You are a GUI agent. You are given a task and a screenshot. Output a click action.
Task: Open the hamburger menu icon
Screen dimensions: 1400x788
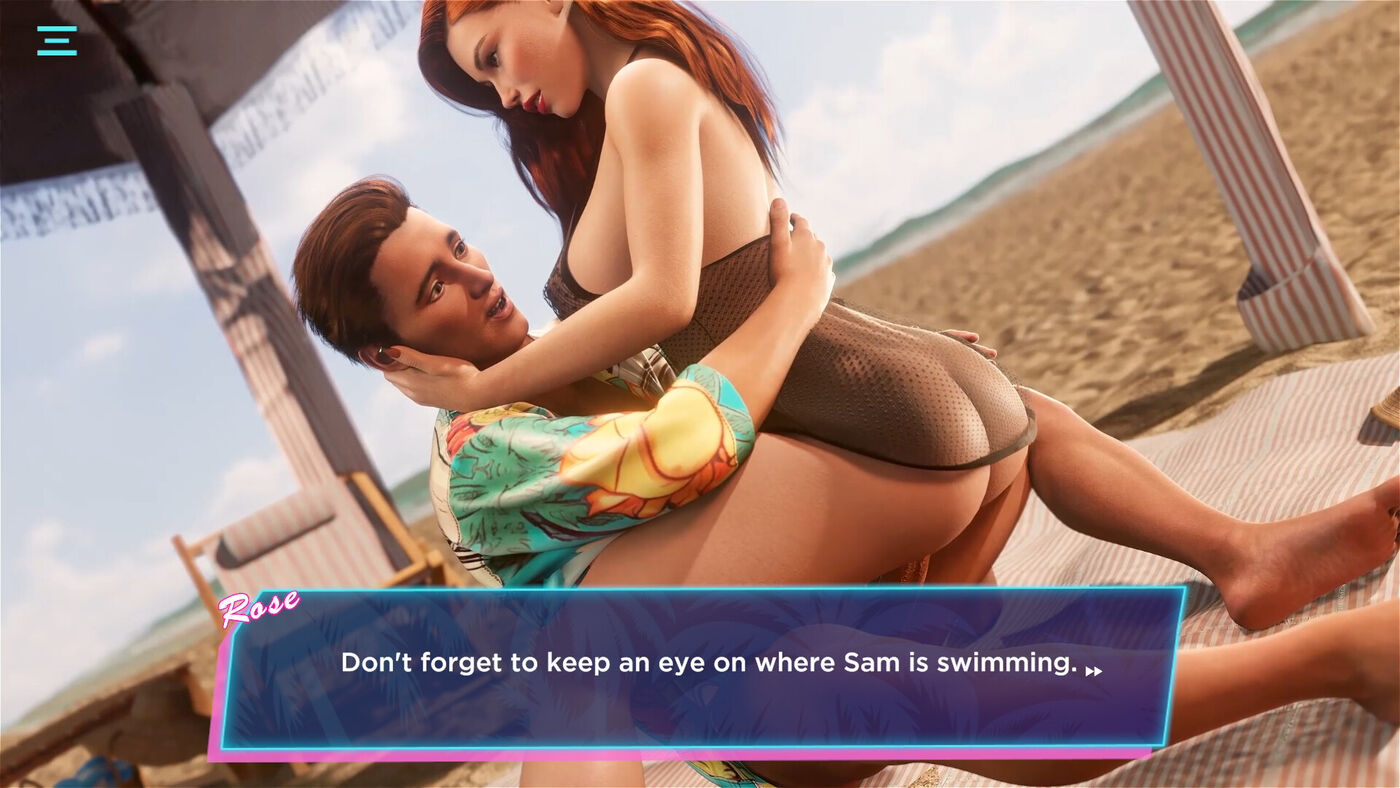point(57,41)
